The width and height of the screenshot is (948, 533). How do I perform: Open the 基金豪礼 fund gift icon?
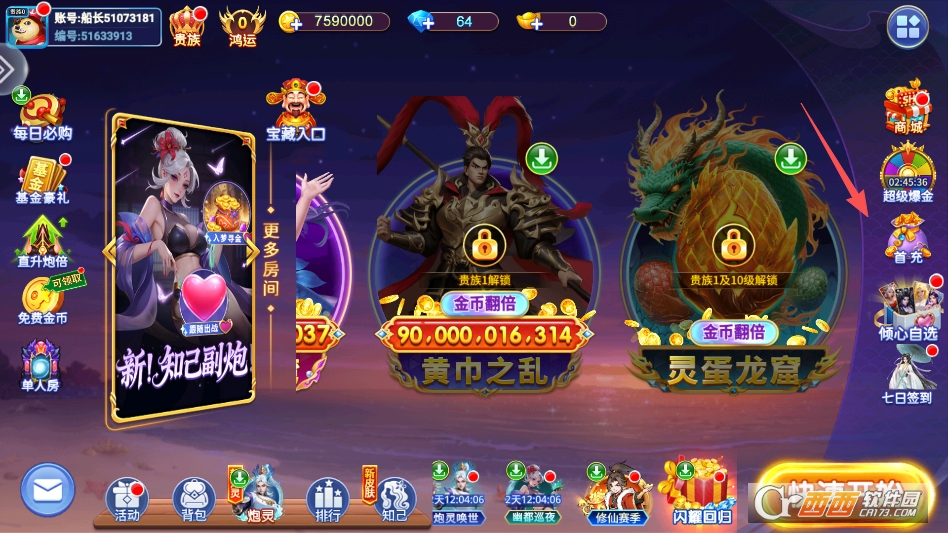click(42, 178)
